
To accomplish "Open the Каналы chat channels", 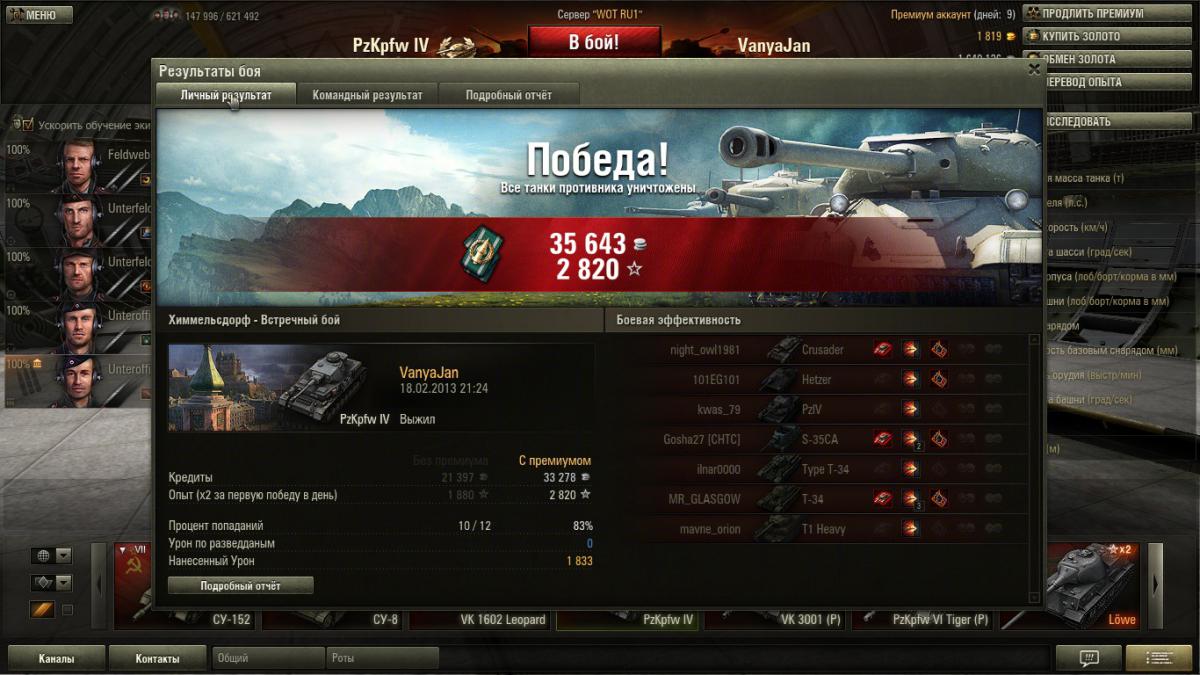I will (56, 659).
